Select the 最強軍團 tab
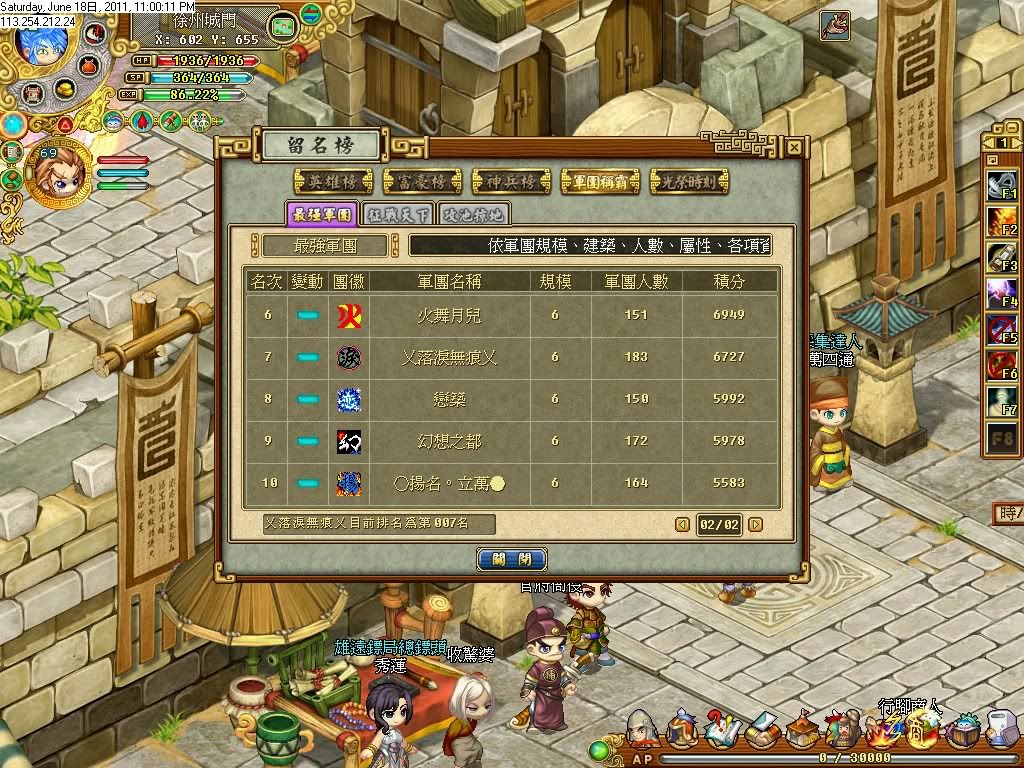This screenshot has width=1024, height=768. pos(320,213)
